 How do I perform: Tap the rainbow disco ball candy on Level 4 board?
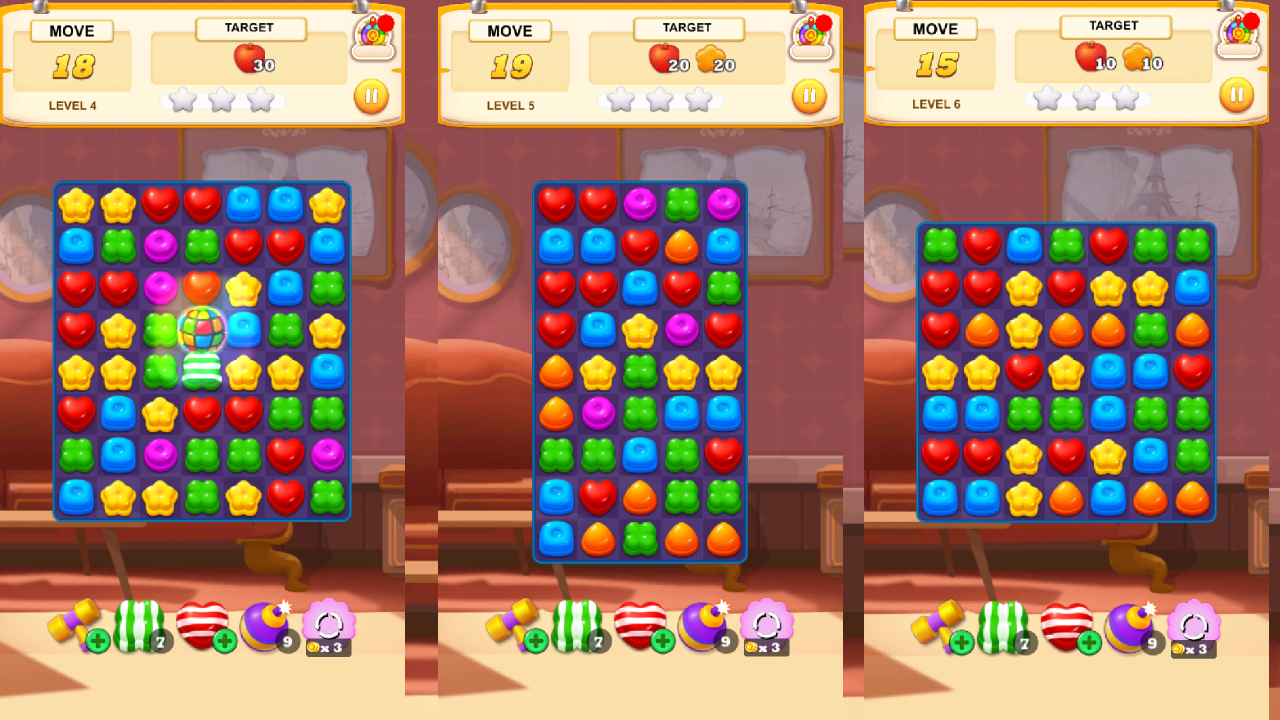202,330
